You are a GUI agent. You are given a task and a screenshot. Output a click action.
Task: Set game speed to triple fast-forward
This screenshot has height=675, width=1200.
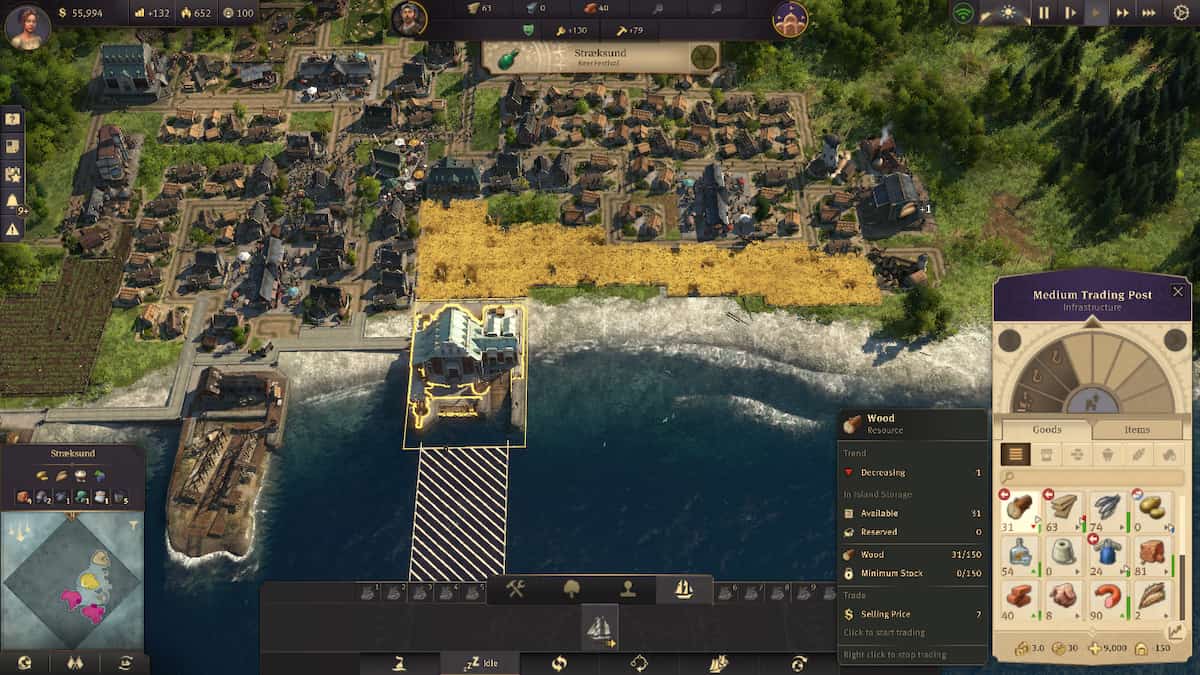point(1149,14)
